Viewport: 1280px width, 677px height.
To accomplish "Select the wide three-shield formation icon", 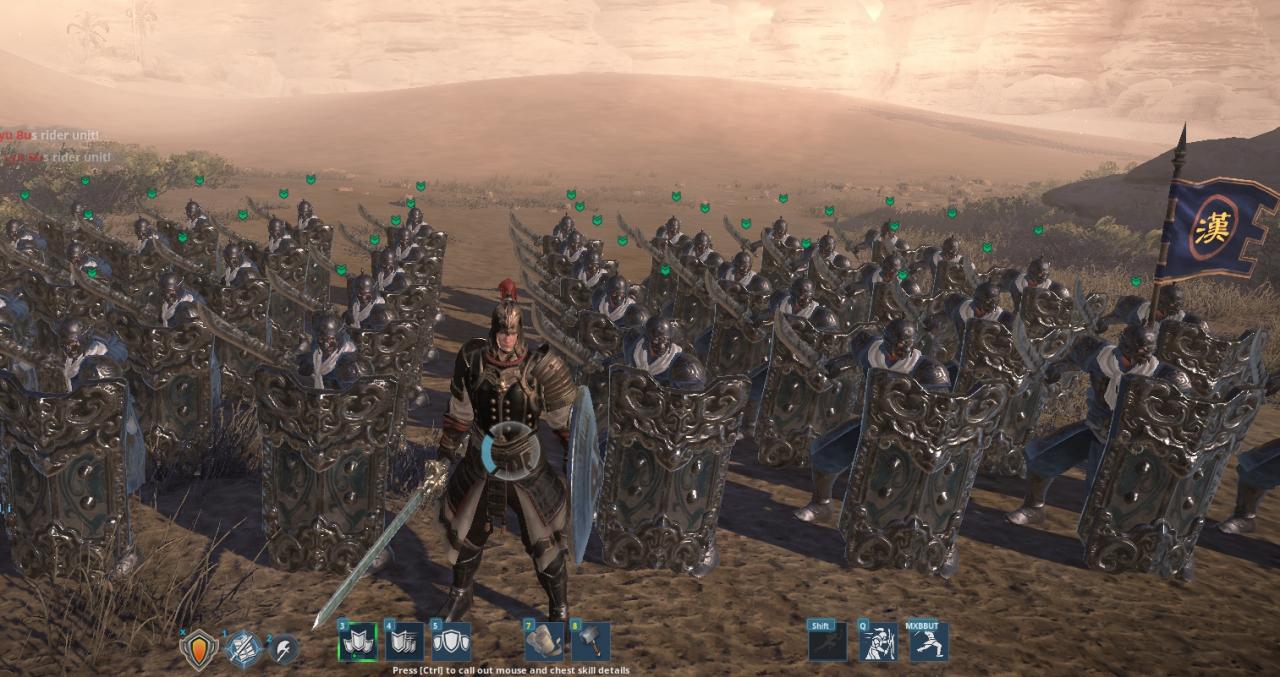I will (x=451, y=642).
